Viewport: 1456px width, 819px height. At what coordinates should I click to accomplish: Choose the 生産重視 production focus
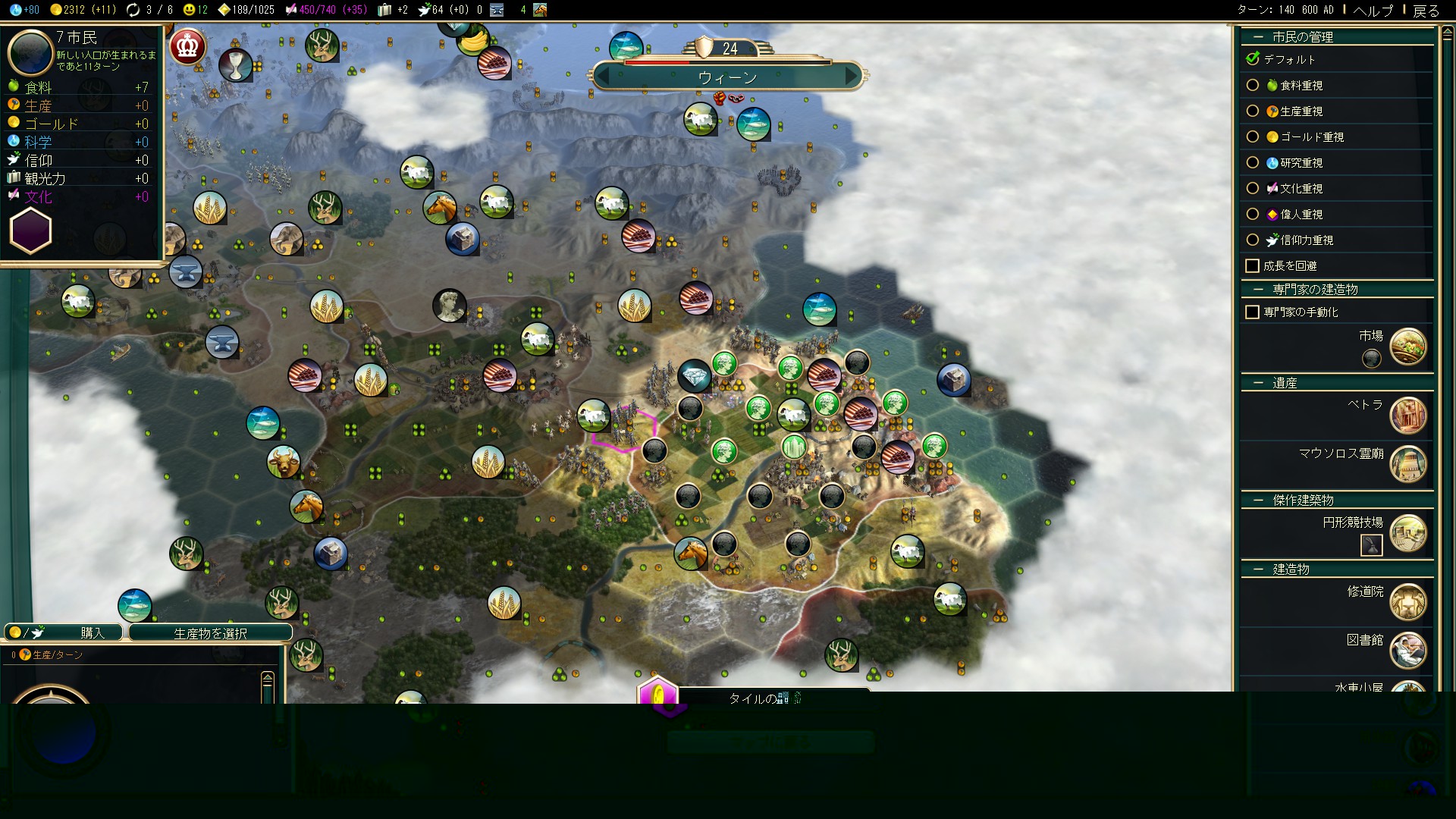tap(1253, 111)
